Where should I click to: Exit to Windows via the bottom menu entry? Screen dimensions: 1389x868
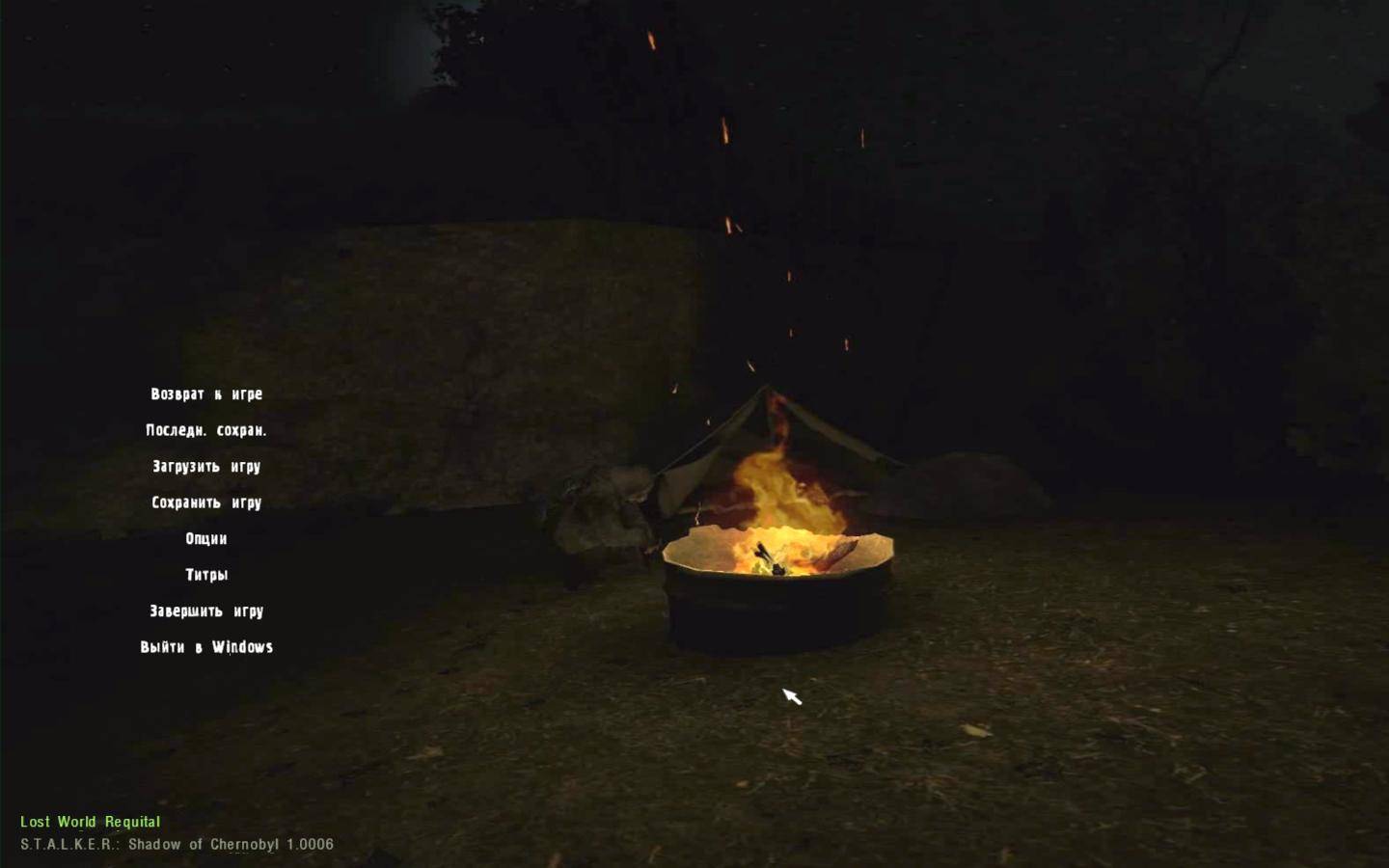coord(204,646)
